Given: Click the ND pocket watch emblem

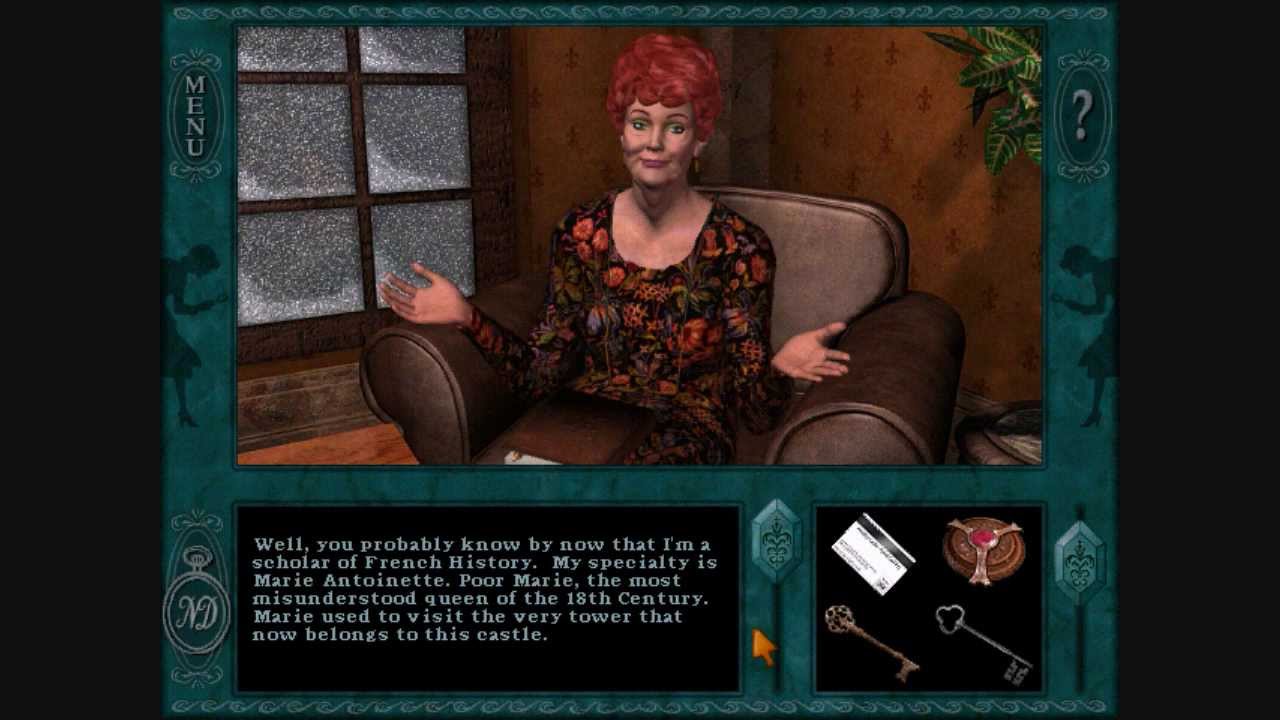Looking at the screenshot, I should (x=197, y=612).
